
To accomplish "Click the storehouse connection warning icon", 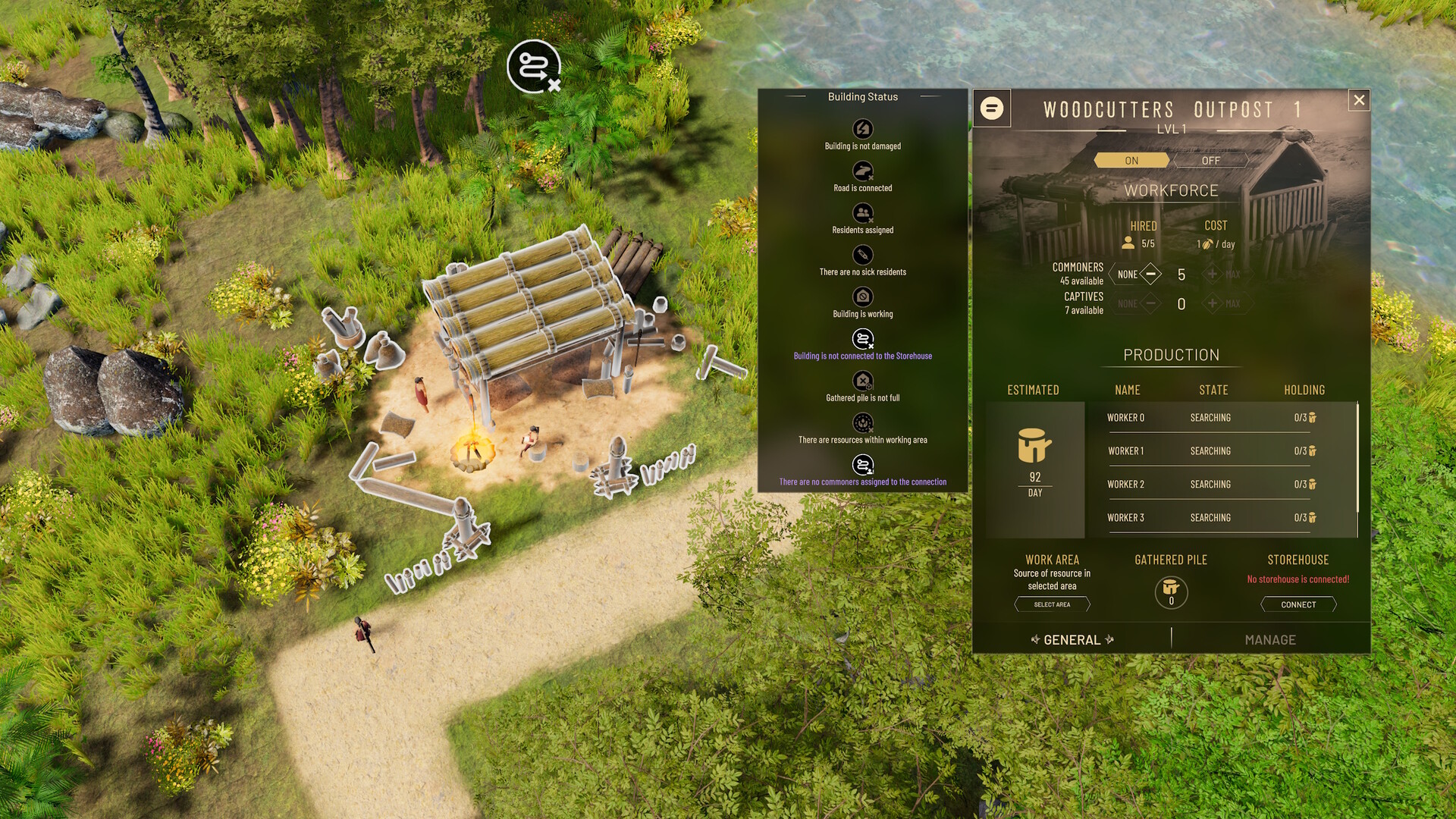I will 862,340.
